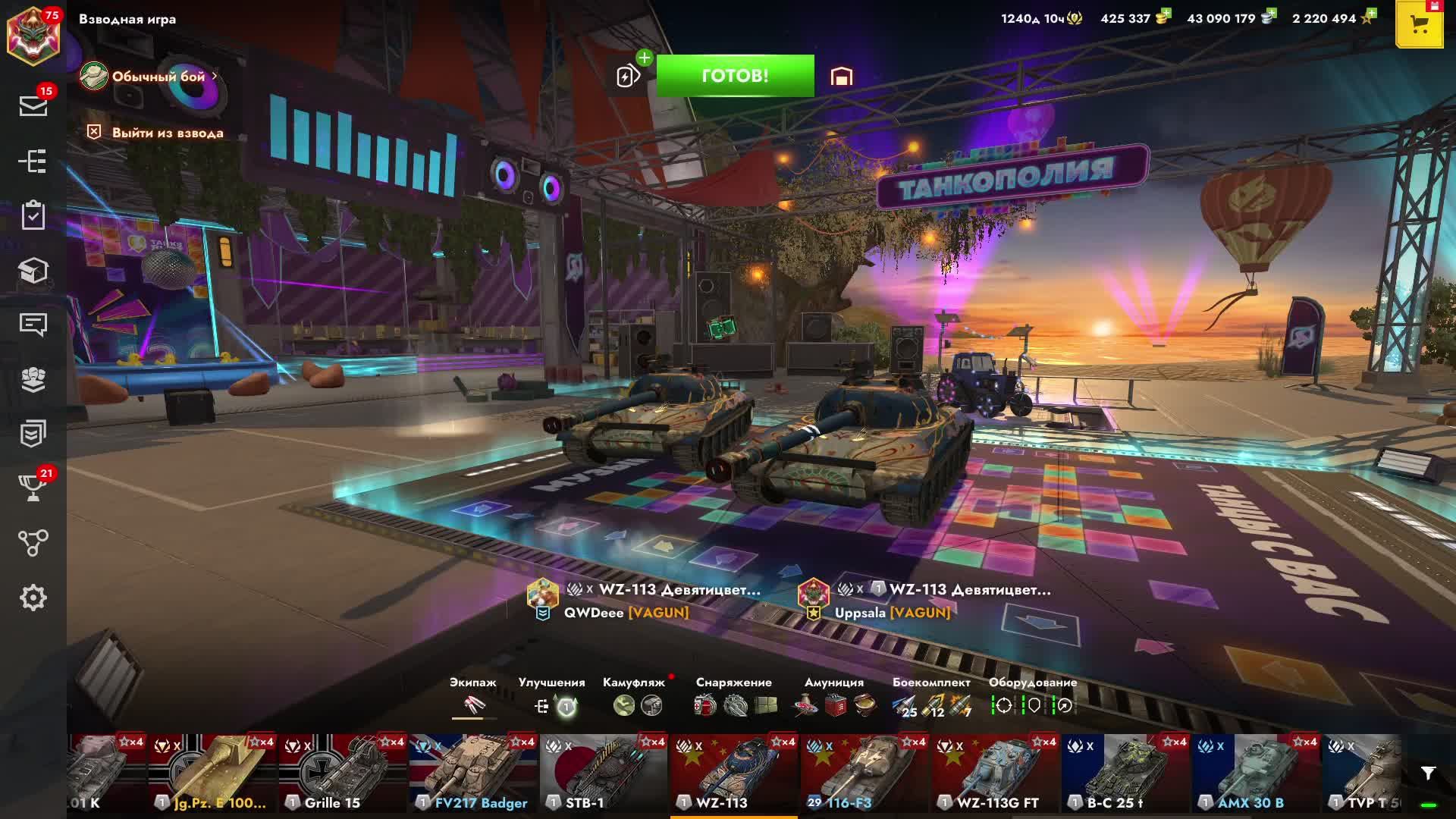Choose the AMX 30 B tank

coord(1256,773)
